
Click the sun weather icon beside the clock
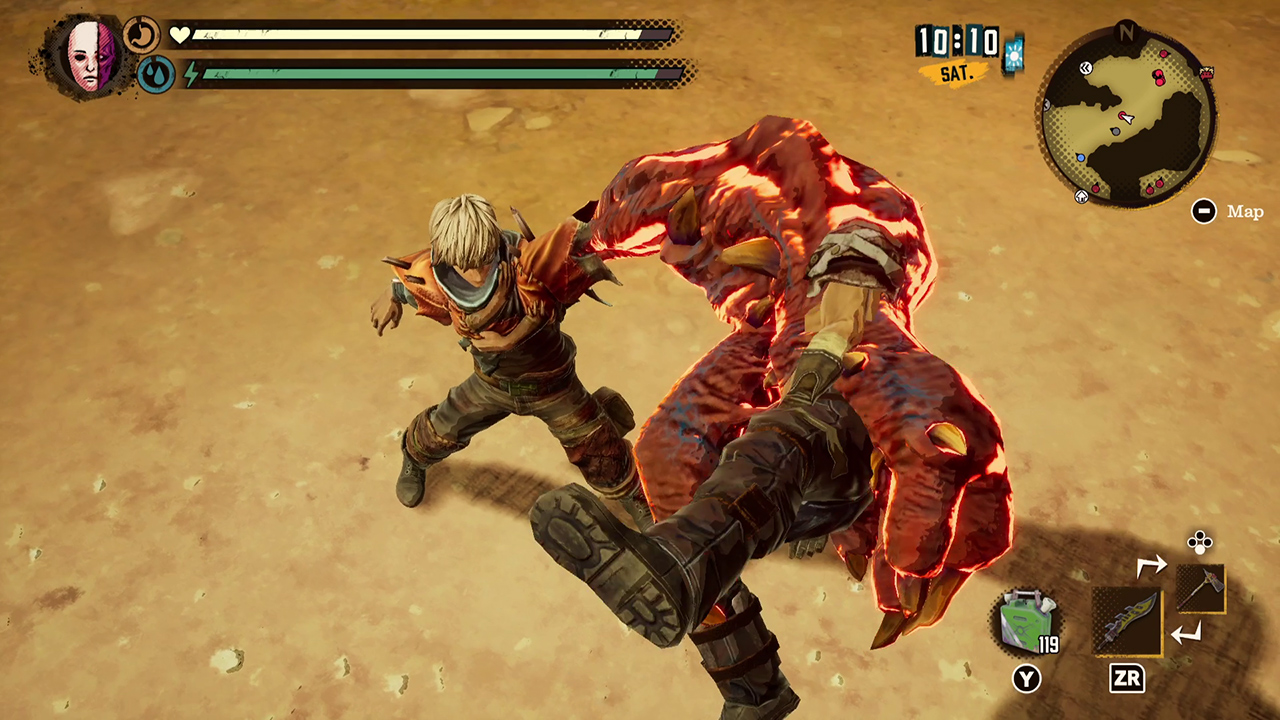click(x=1014, y=55)
